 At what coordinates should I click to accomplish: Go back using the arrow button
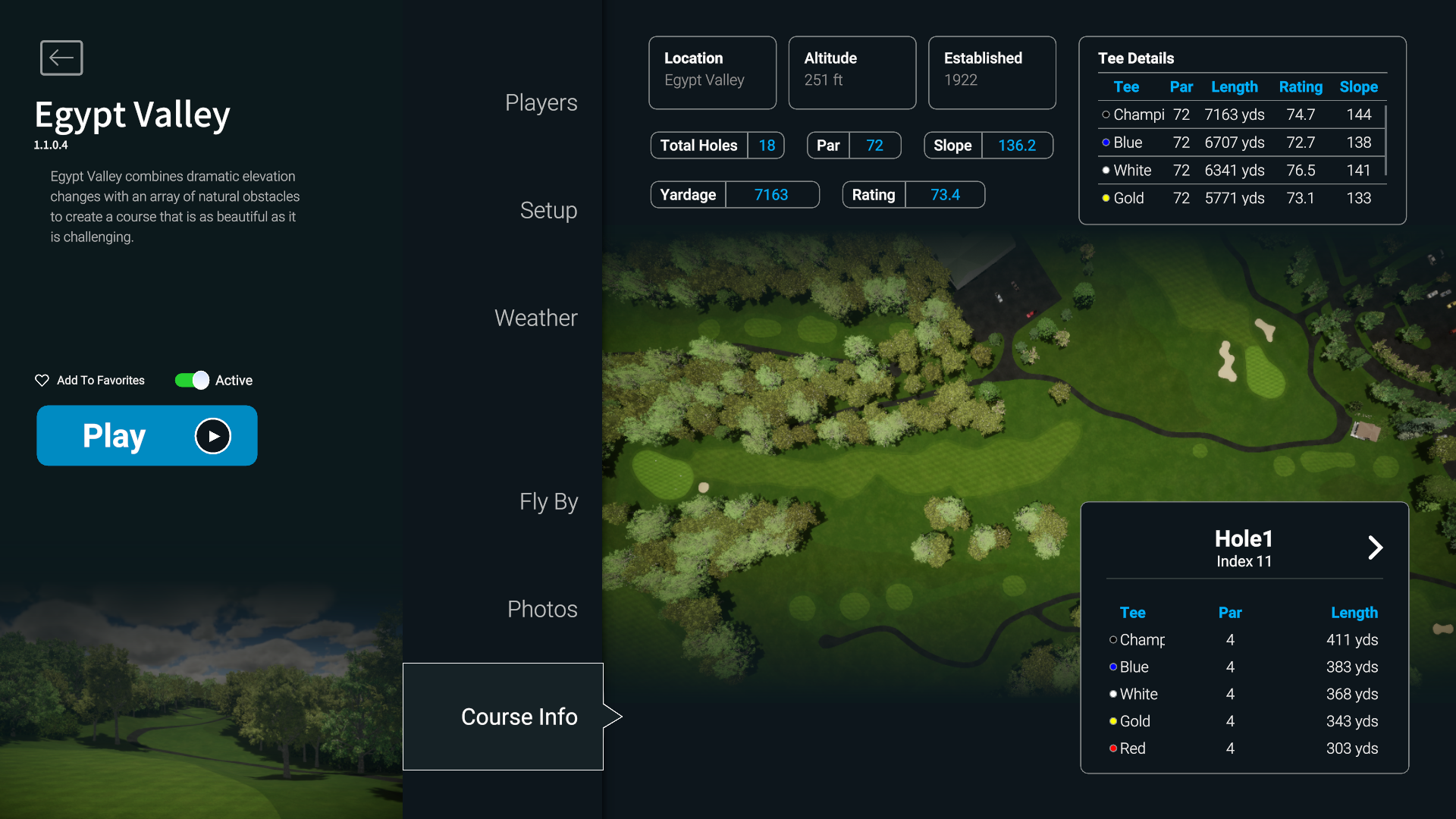[x=61, y=58]
